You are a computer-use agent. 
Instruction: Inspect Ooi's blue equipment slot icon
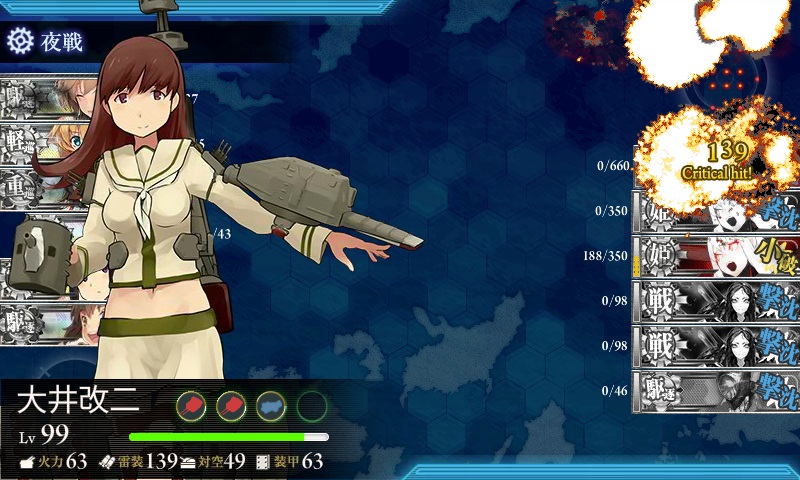(x=271, y=405)
